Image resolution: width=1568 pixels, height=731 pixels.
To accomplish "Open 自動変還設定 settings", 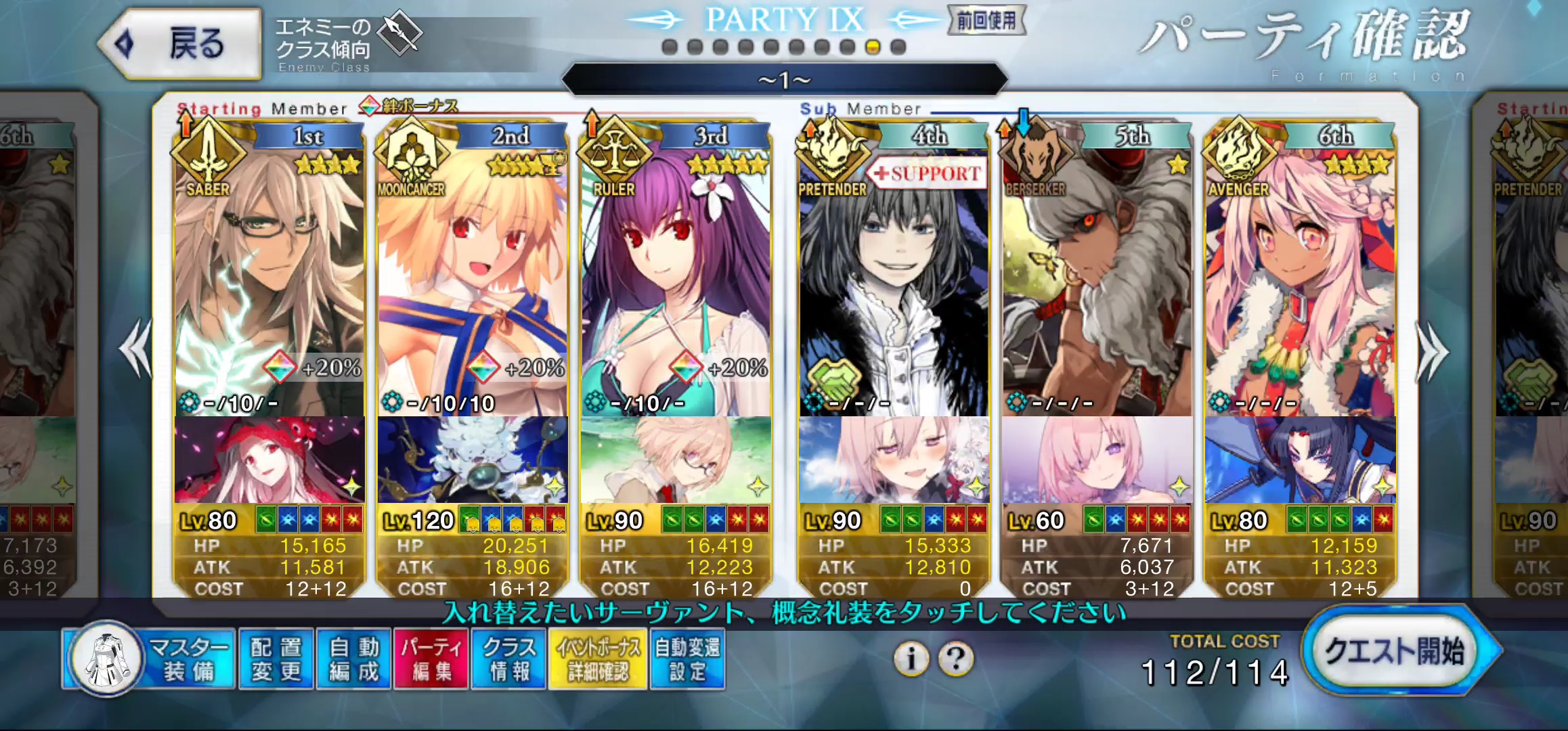I will coord(687,659).
